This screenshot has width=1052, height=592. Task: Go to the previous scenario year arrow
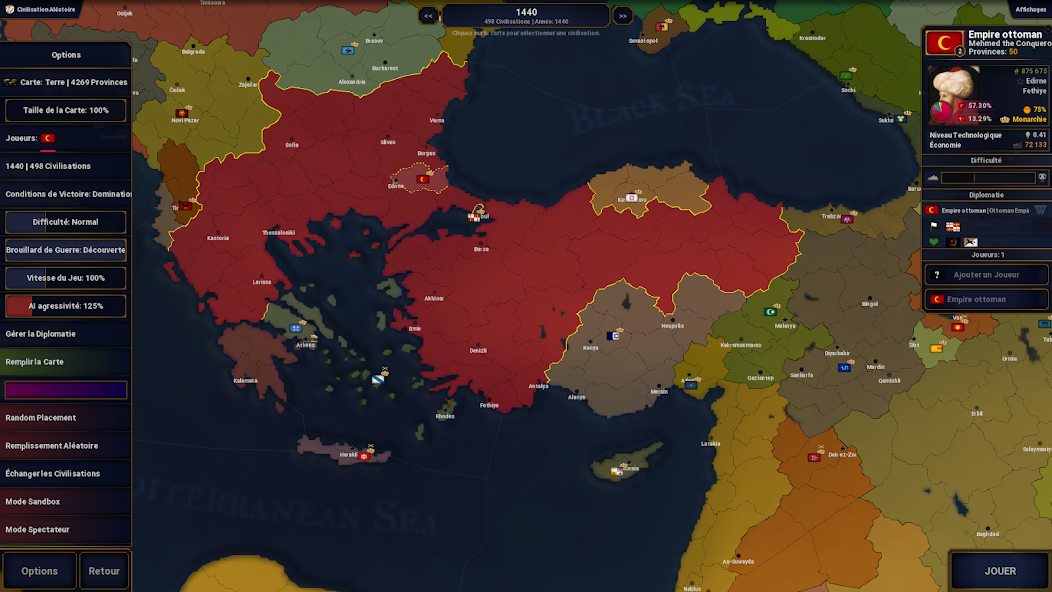(x=428, y=15)
